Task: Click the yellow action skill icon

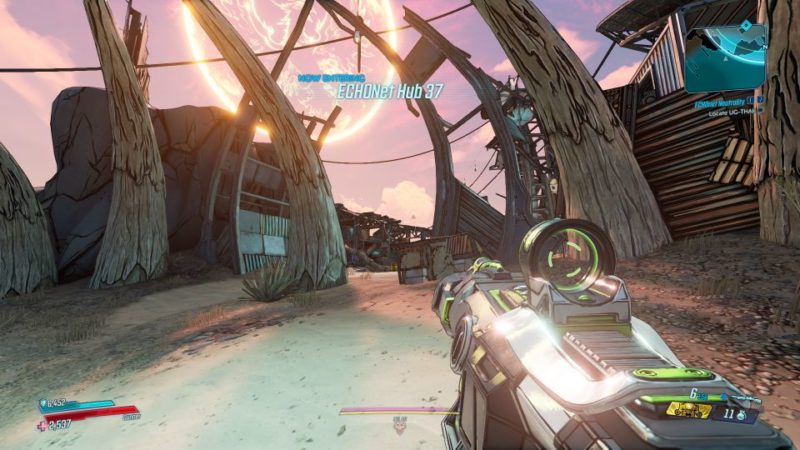Action: 689,411
